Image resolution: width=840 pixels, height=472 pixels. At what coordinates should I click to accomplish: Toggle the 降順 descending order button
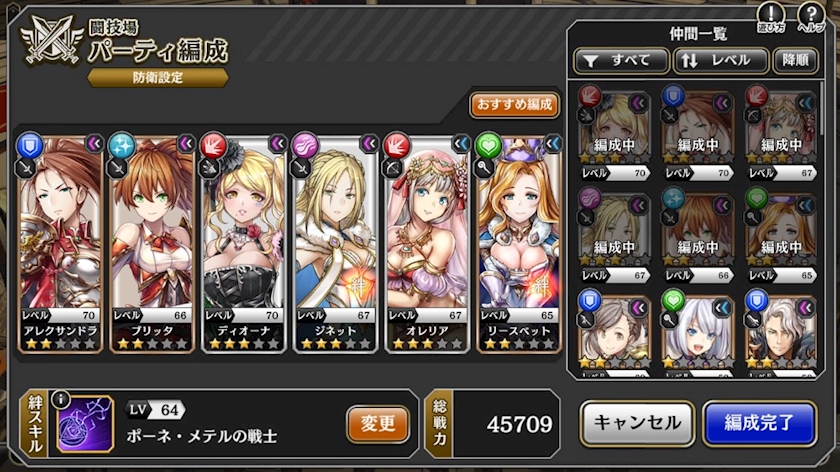[796, 60]
